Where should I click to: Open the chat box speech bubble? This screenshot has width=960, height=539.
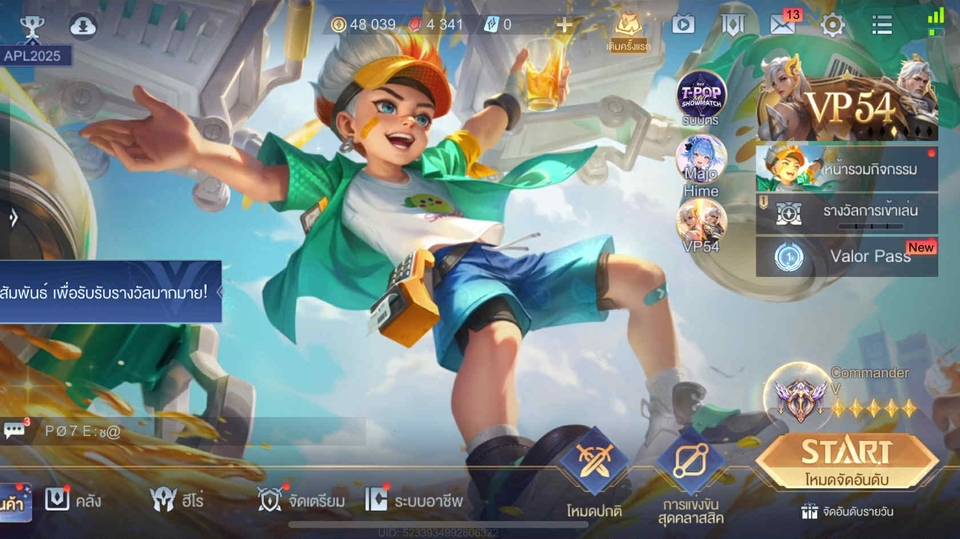(x=15, y=431)
